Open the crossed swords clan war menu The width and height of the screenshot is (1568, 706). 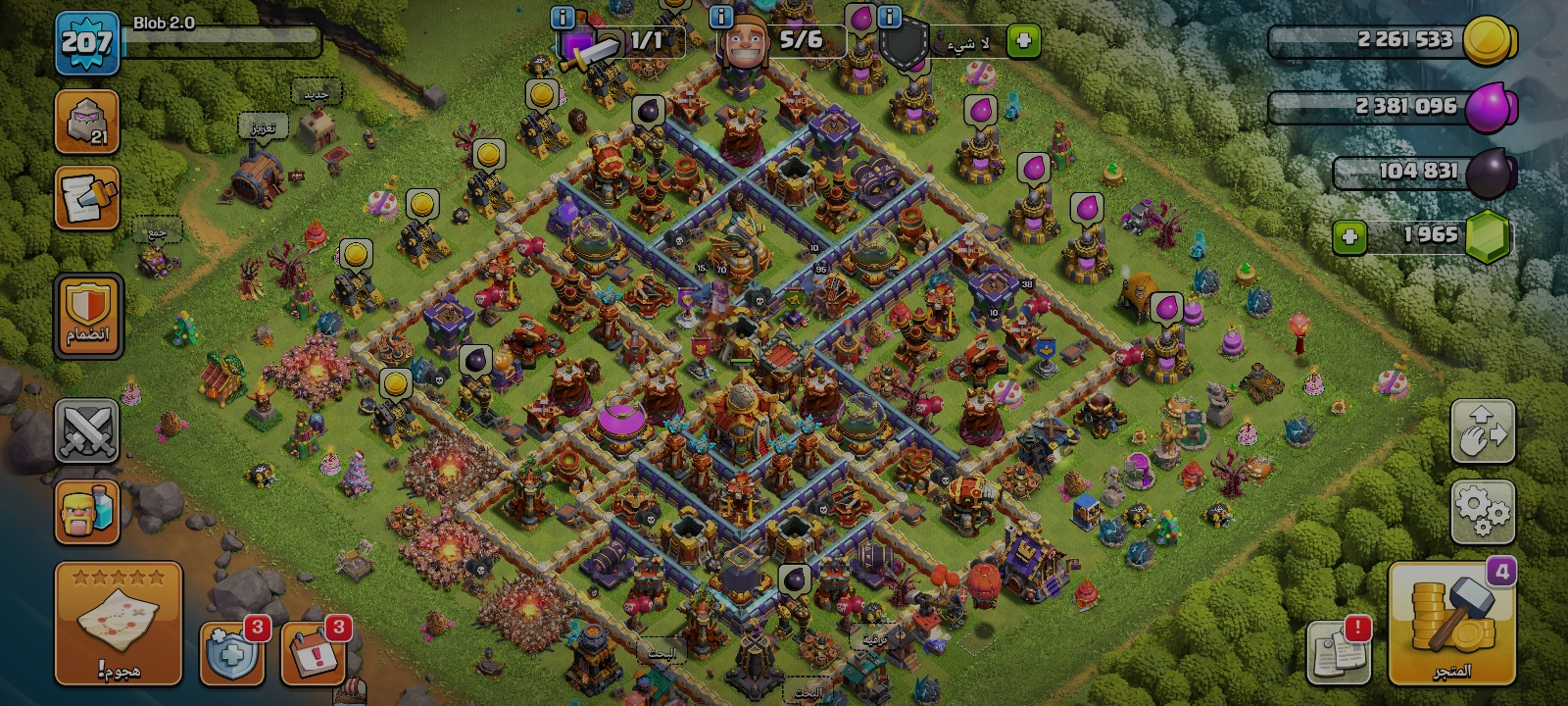coord(87,431)
